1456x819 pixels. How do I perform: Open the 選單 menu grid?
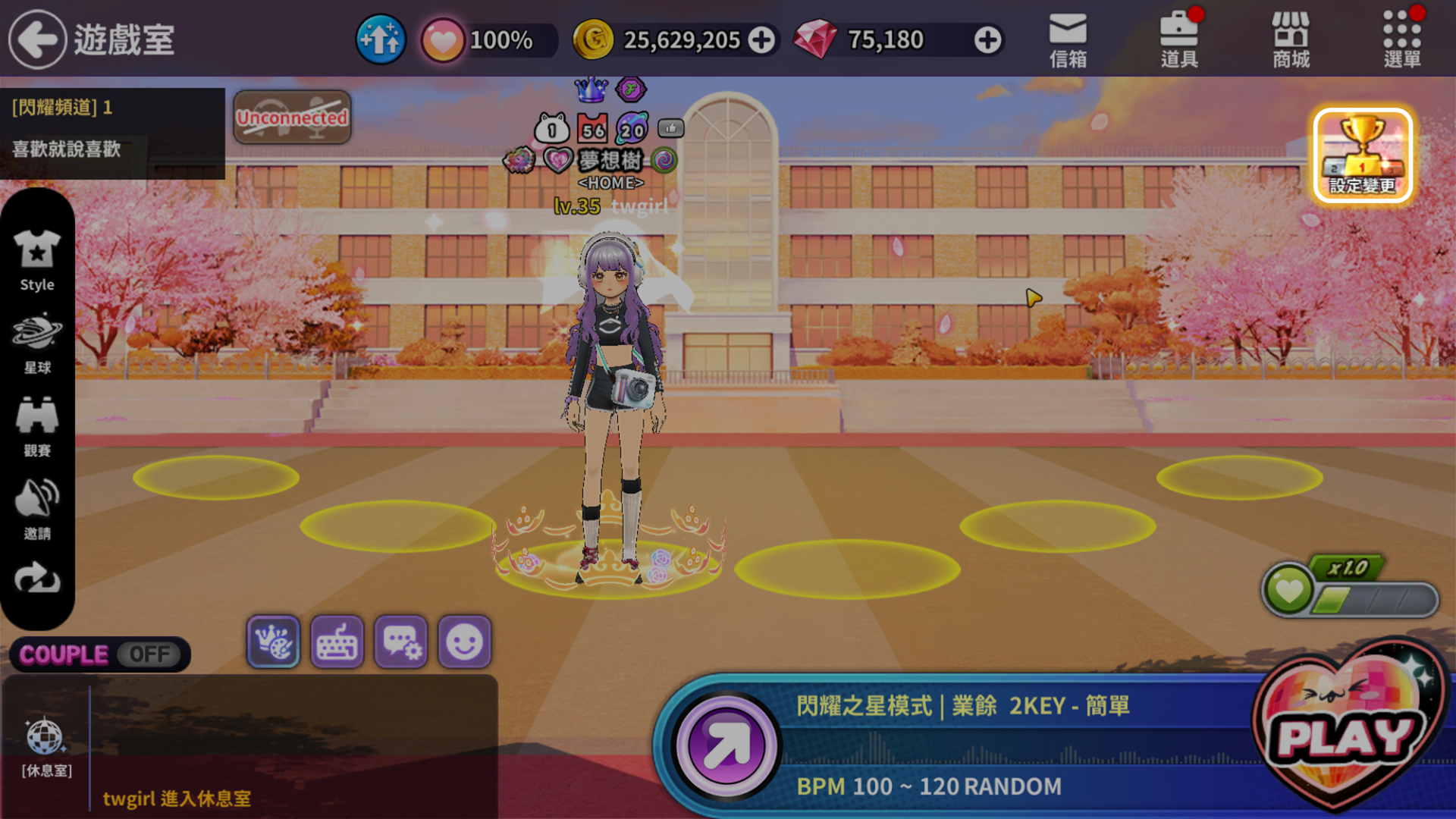[1401, 40]
